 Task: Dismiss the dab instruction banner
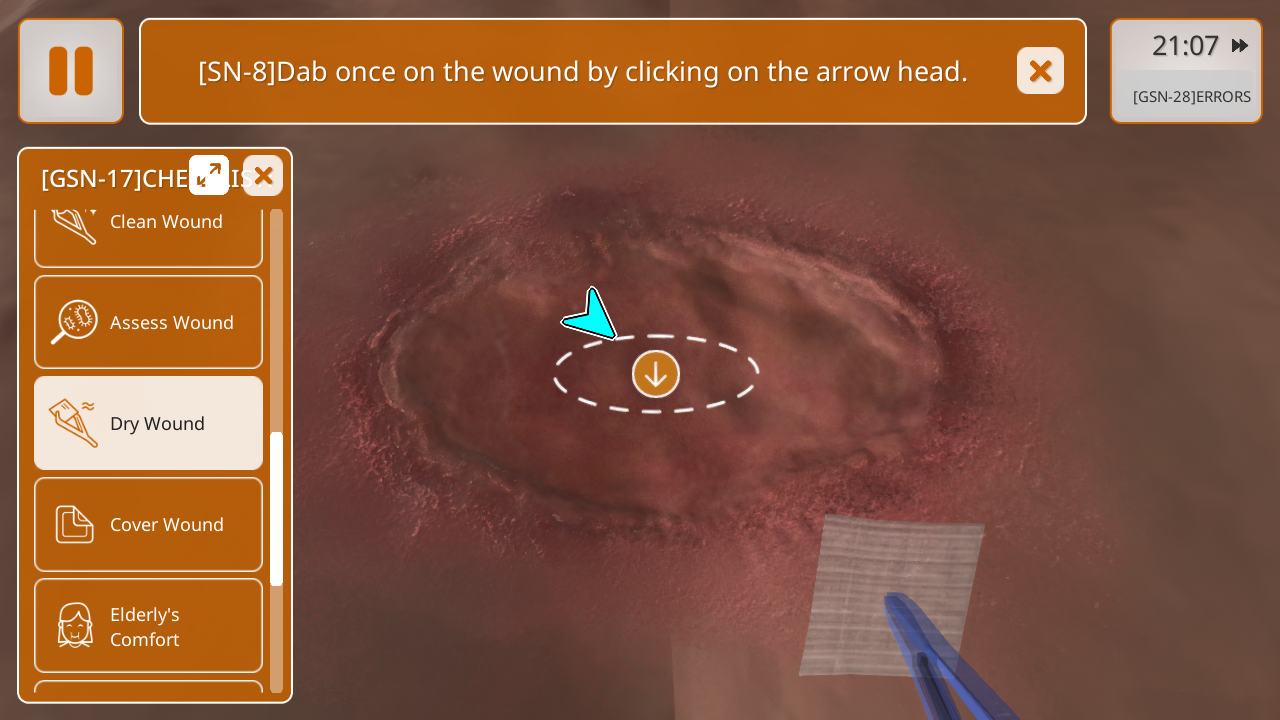[x=1040, y=71]
